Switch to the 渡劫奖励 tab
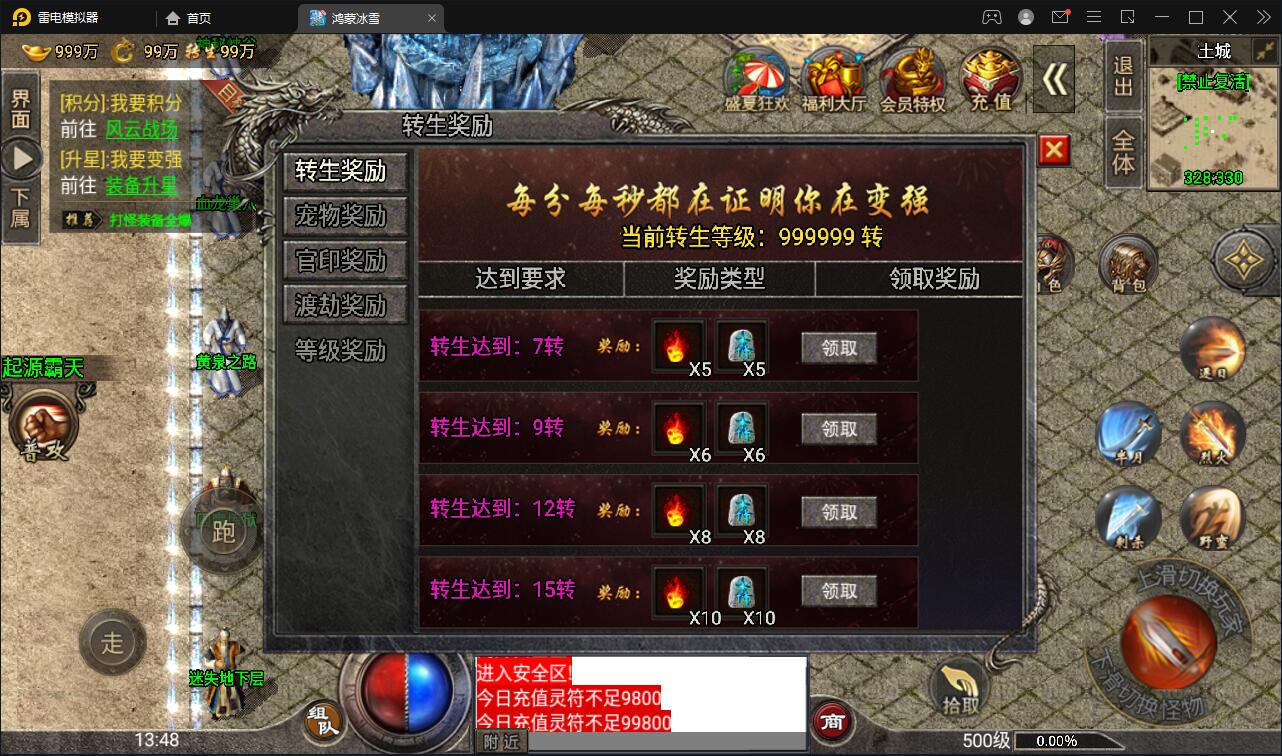Screen dimensions: 1282x756 pos(344,305)
